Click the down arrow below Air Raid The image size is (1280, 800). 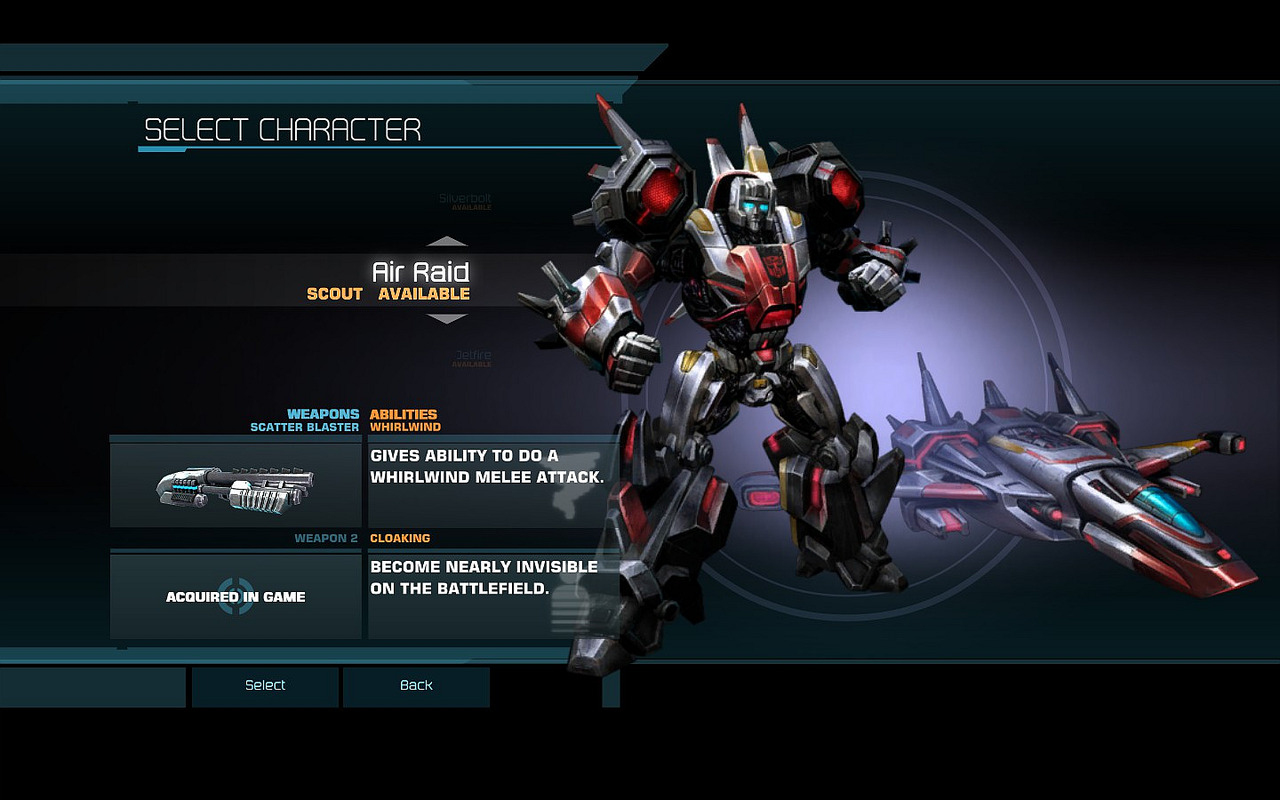pyautogui.click(x=447, y=319)
